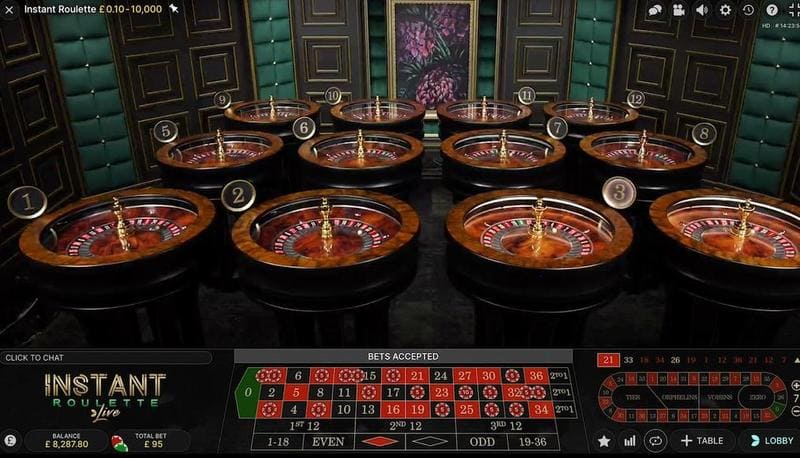The width and height of the screenshot is (800, 458).
Task: Toggle the sound speaker icon
Action: [x=702, y=10]
